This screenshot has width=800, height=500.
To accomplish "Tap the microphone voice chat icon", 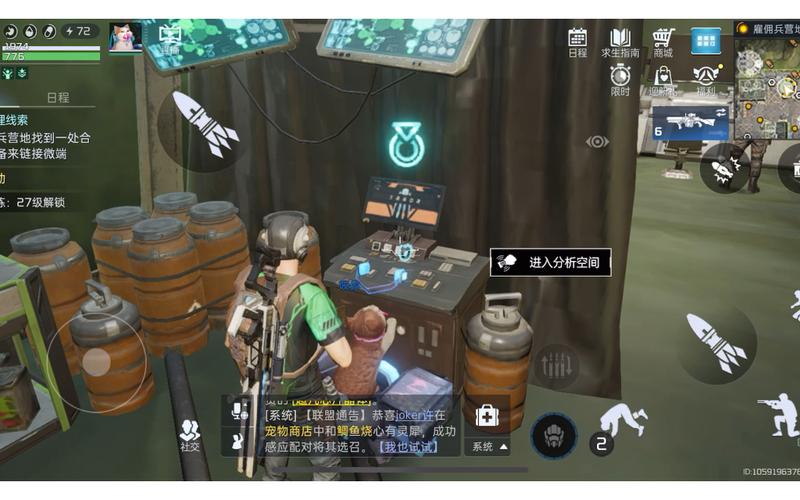I will pyautogui.click(x=239, y=409).
